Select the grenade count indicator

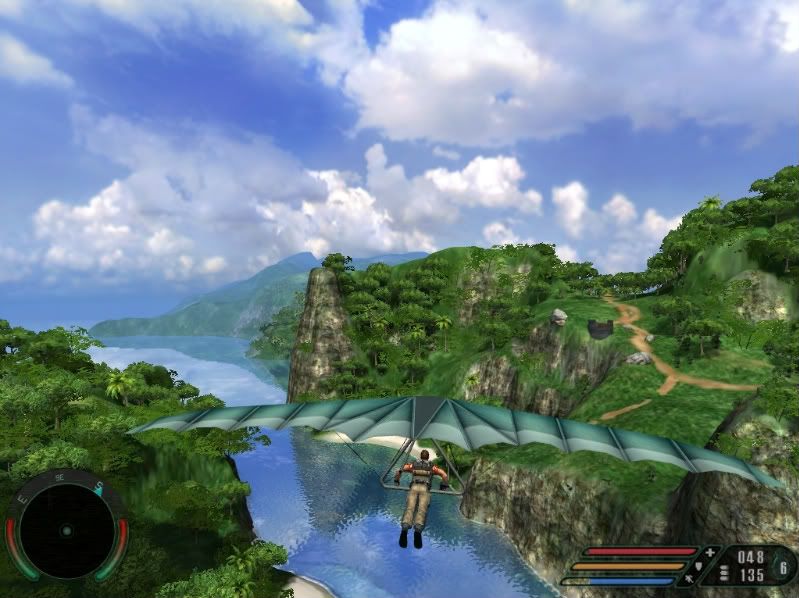click(783, 567)
